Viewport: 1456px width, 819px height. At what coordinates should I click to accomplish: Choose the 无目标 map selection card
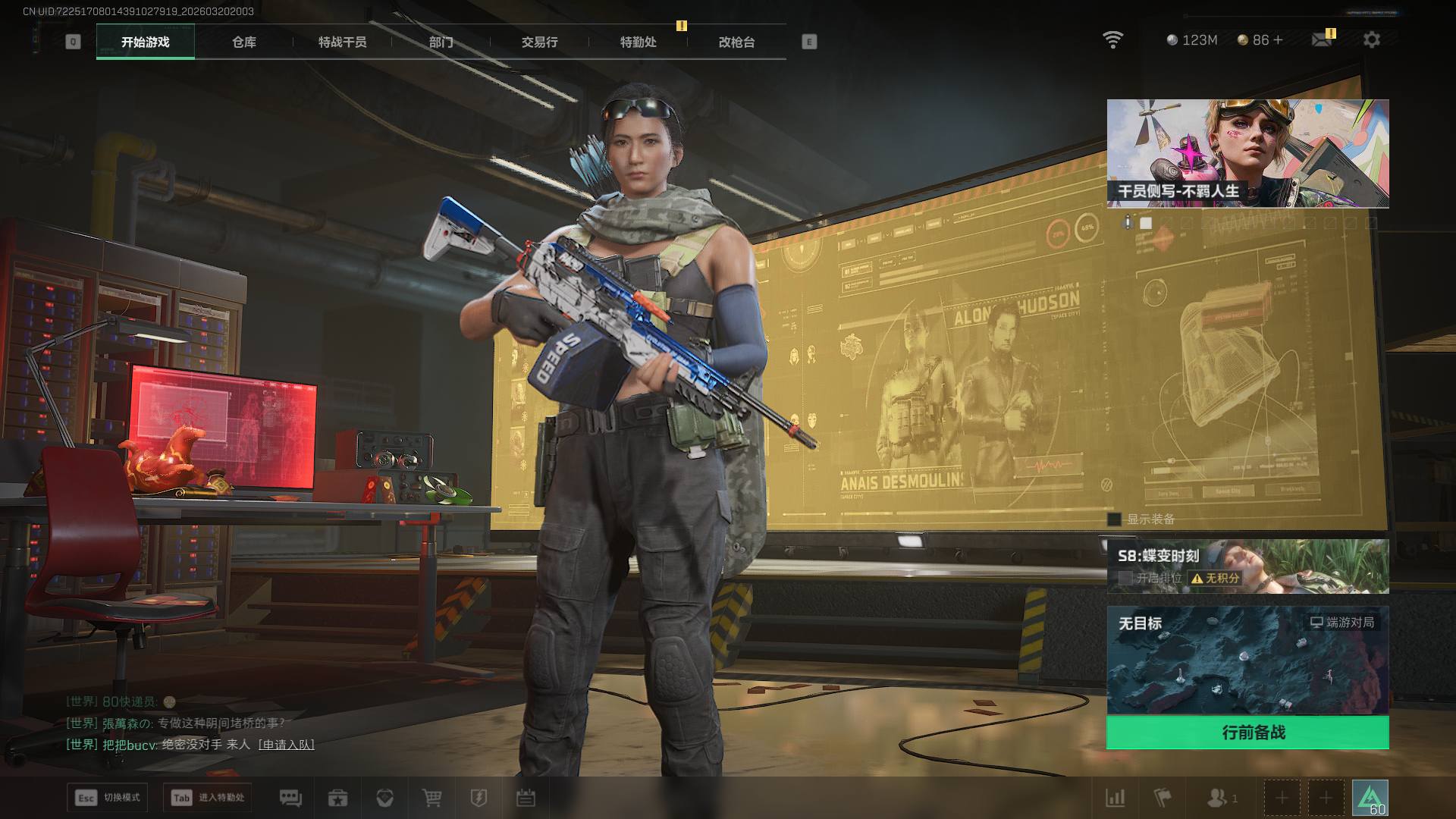(1247, 660)
